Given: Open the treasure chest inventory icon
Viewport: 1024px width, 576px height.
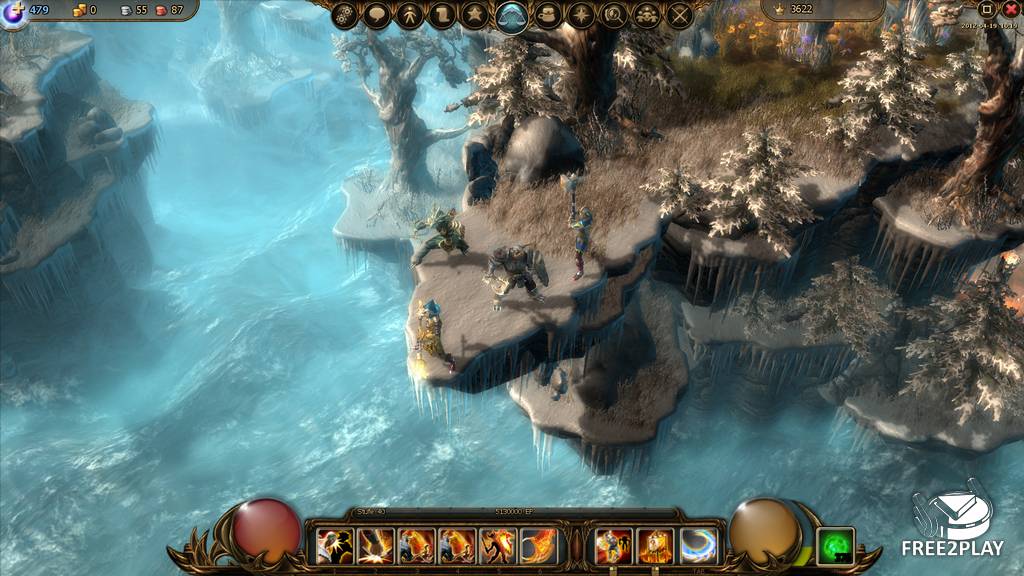Looking at the screenshot, I should (547, 15).
